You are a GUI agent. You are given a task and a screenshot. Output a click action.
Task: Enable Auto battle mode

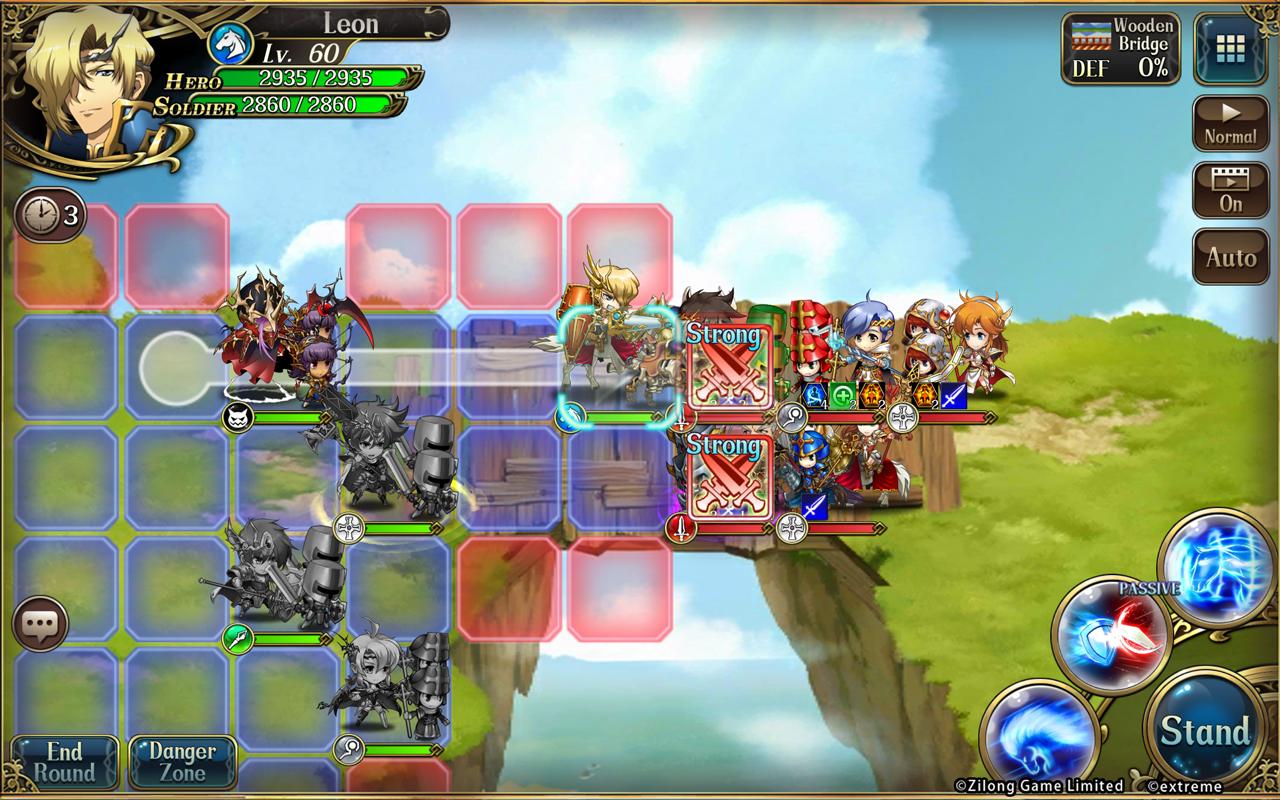[x=1230, y=257]
